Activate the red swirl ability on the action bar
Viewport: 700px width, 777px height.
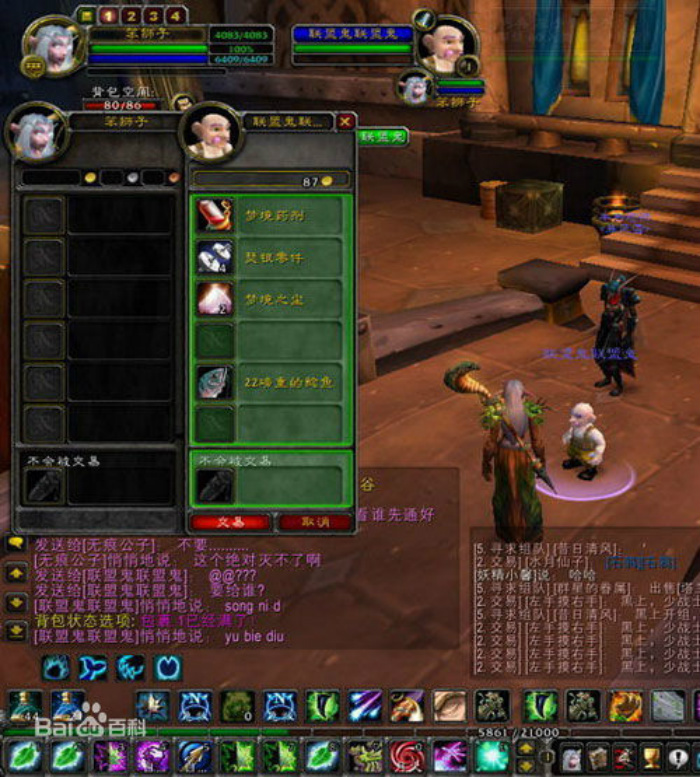[x=408, y=755]
